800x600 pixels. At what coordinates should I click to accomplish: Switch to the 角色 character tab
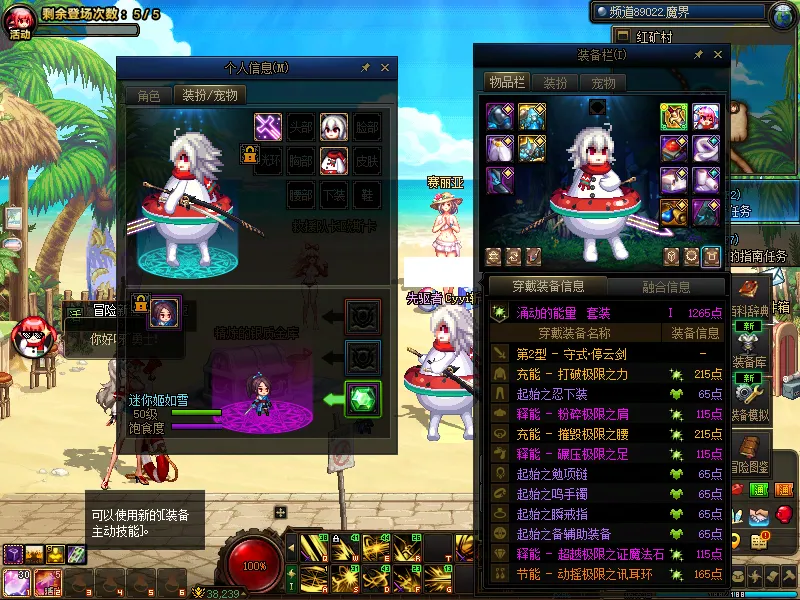click(x=148, y=96)
